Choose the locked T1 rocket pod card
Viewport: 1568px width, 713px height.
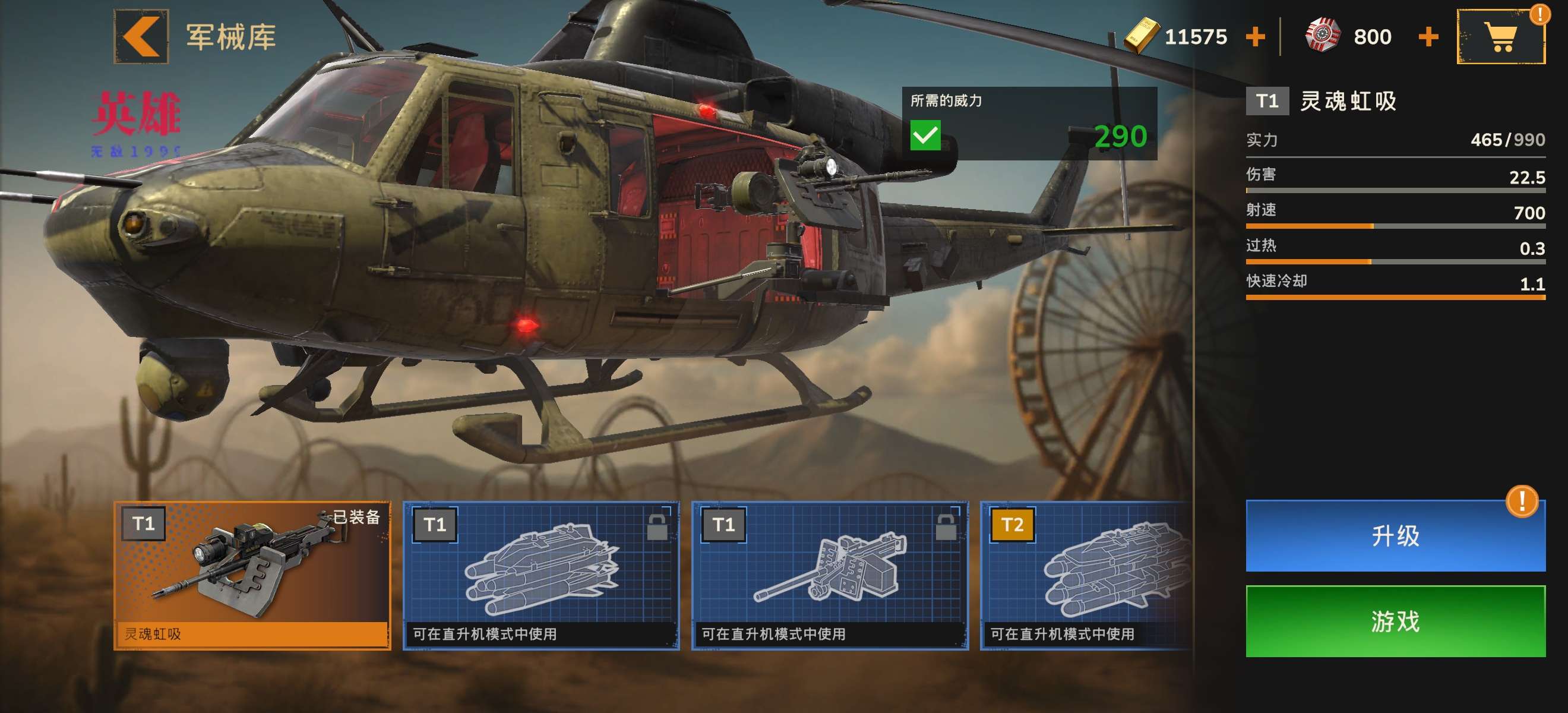point(540,575)
